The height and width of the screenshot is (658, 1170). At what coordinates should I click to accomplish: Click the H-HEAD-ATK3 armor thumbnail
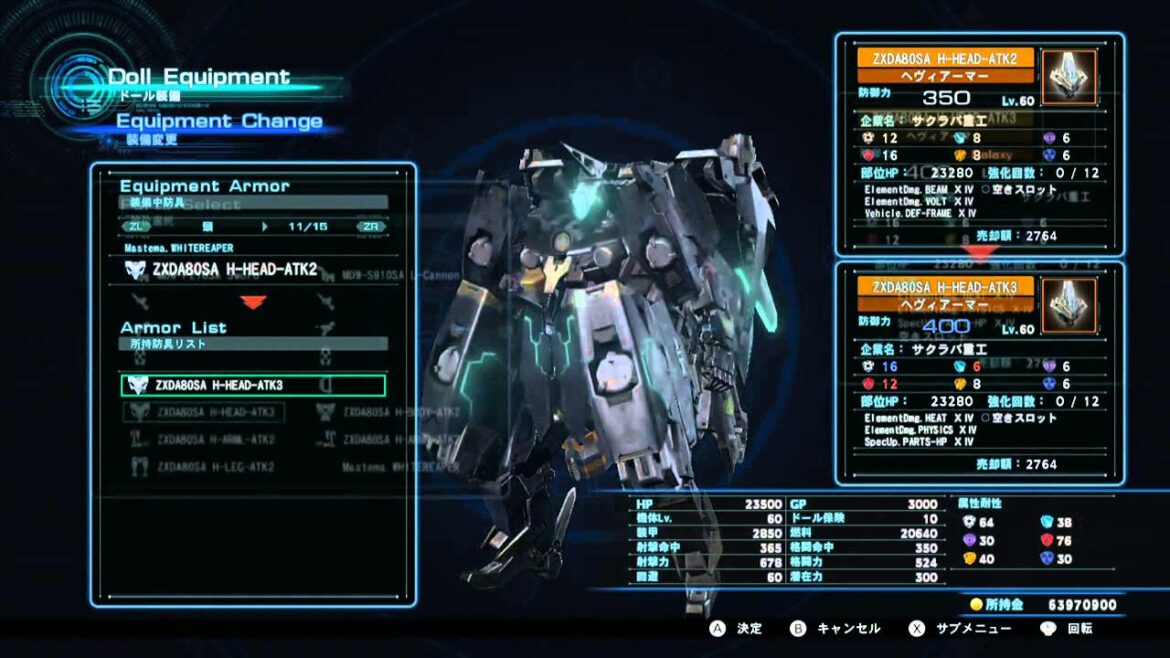point(1069,306)
